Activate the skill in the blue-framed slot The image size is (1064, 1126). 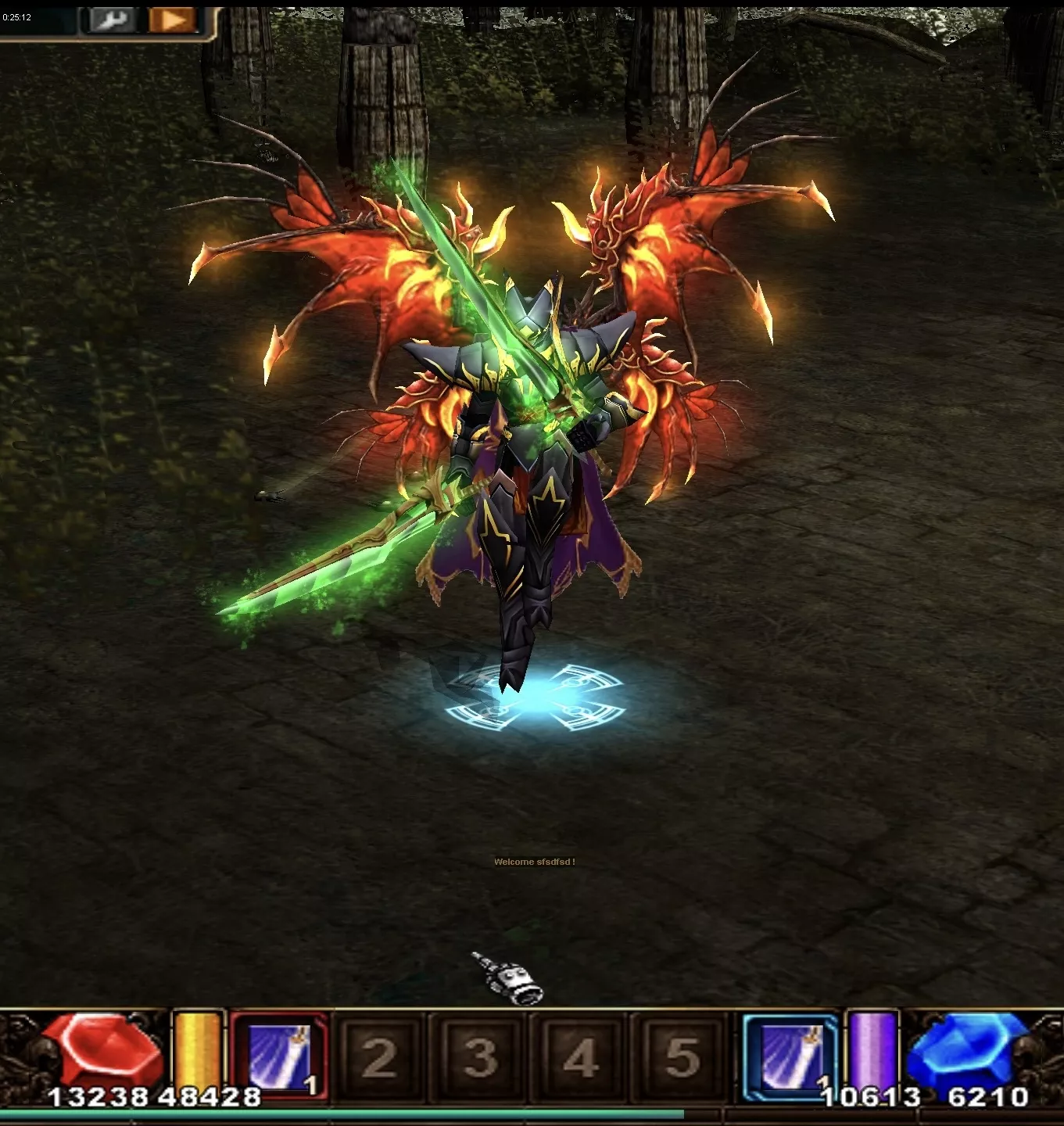click(x=790, y=1056)
